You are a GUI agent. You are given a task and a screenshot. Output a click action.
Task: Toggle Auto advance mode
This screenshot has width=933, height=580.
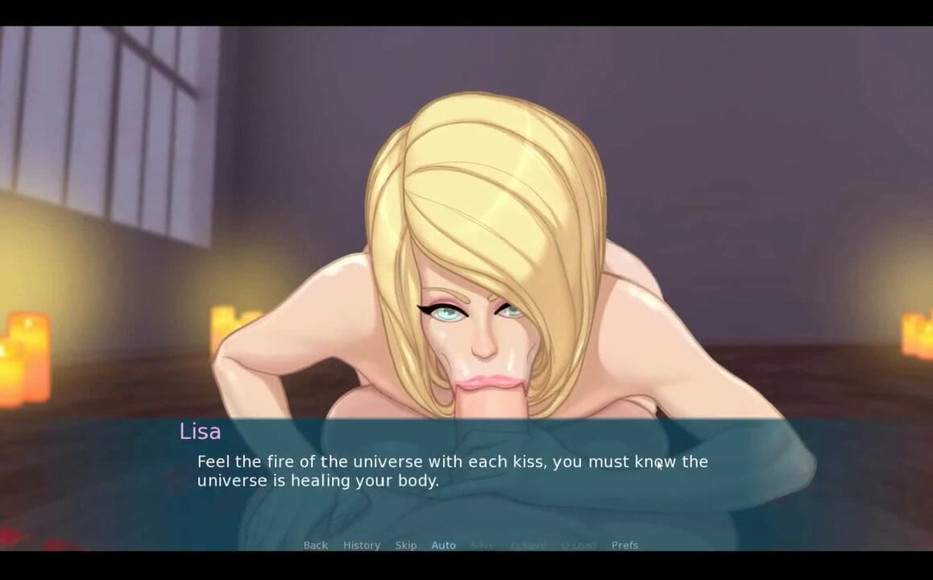click(x=443, y=545)
